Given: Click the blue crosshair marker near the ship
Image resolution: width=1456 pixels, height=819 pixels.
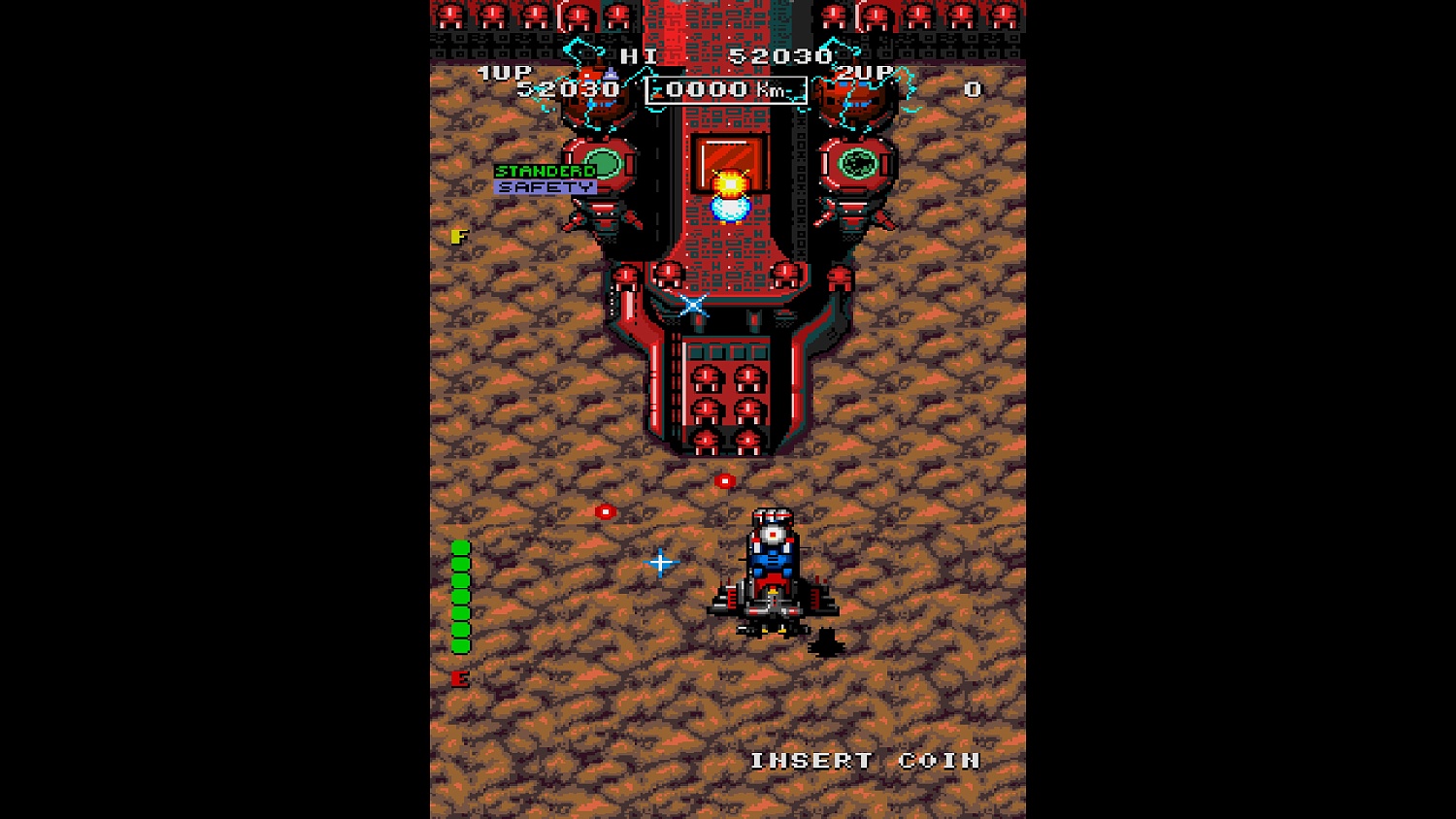Looking at the screenshot, I should tap(660, 561).
